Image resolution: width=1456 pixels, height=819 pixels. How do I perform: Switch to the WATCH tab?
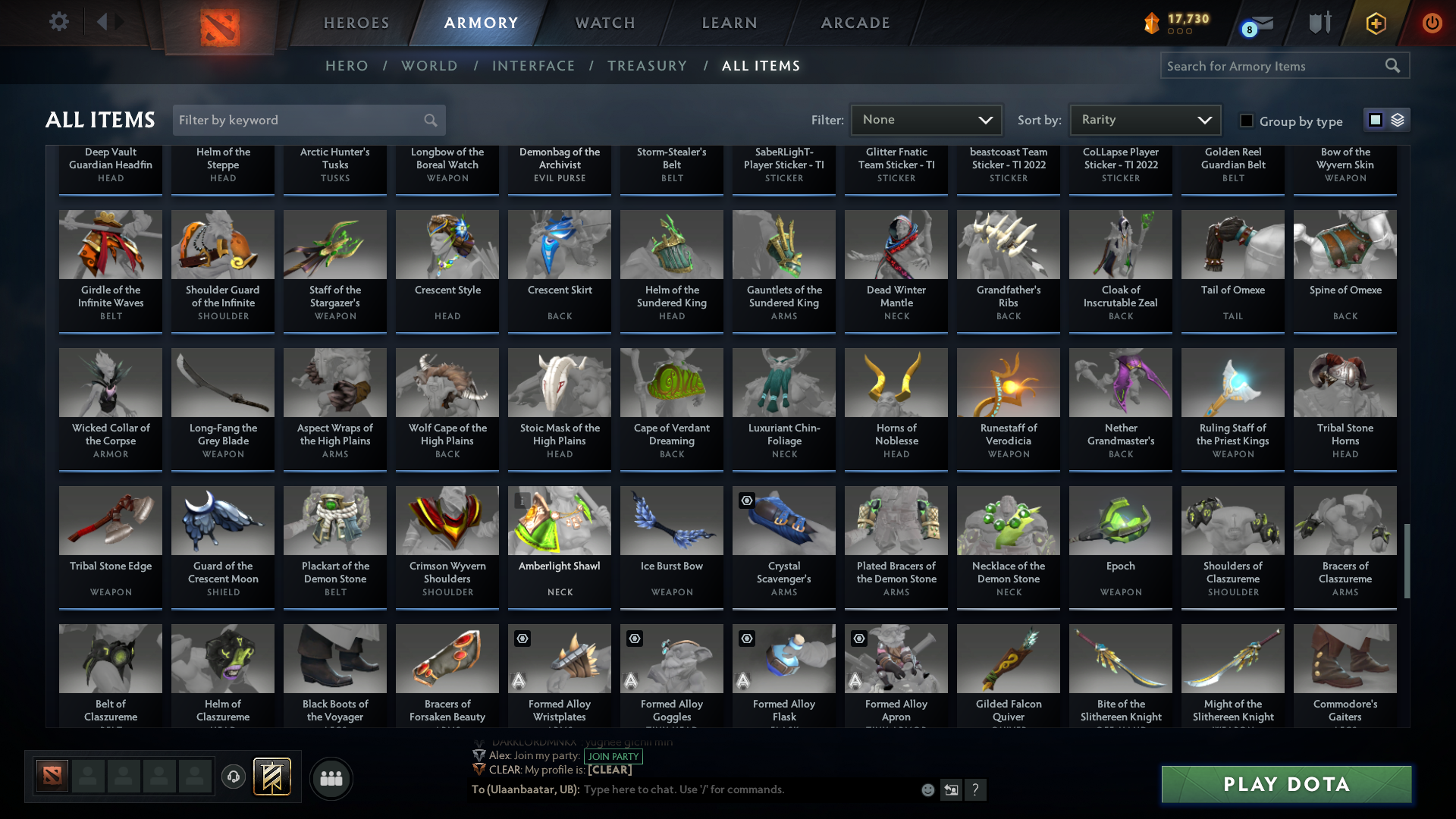point(604,23)
